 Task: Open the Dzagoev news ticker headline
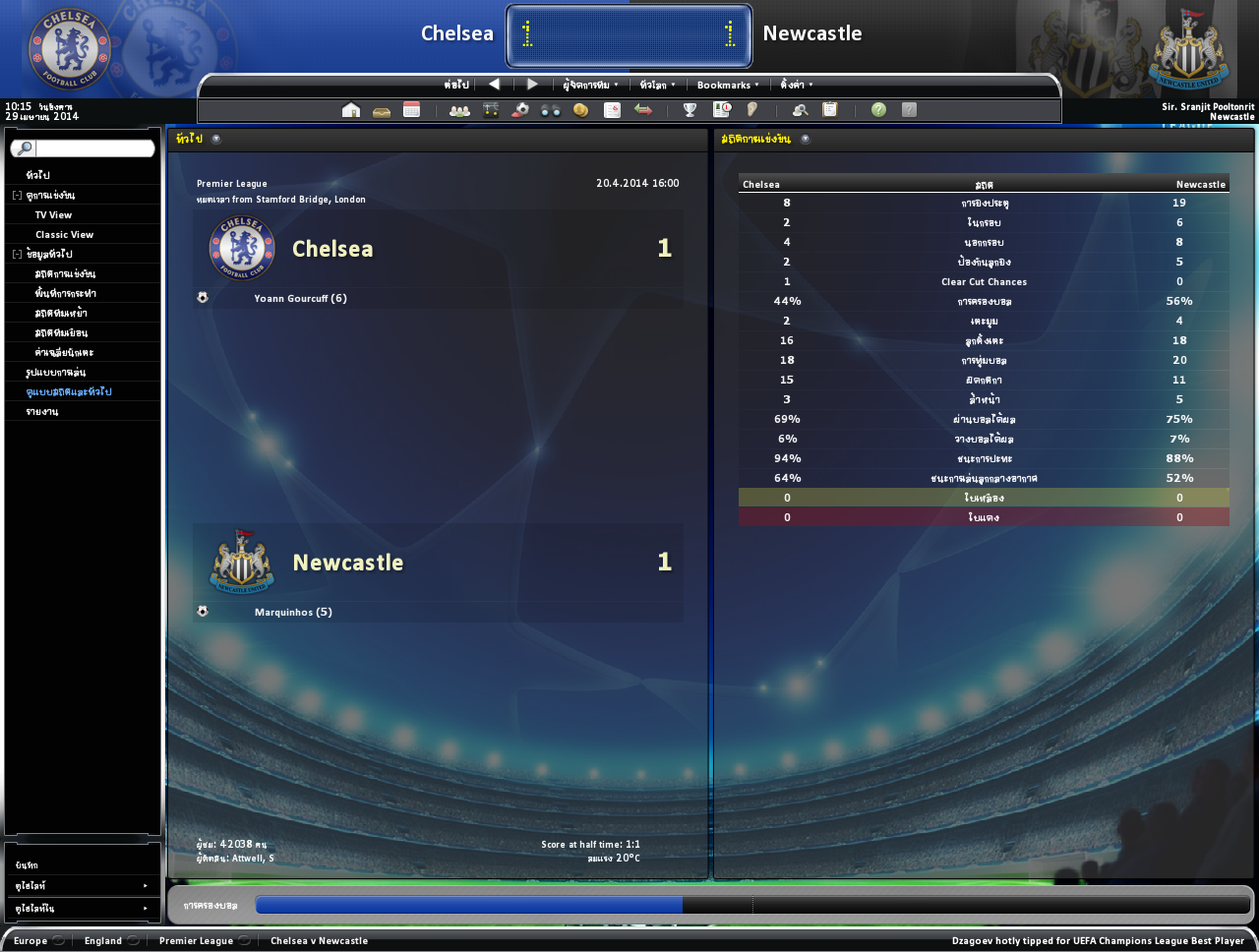pos(1098,941)
